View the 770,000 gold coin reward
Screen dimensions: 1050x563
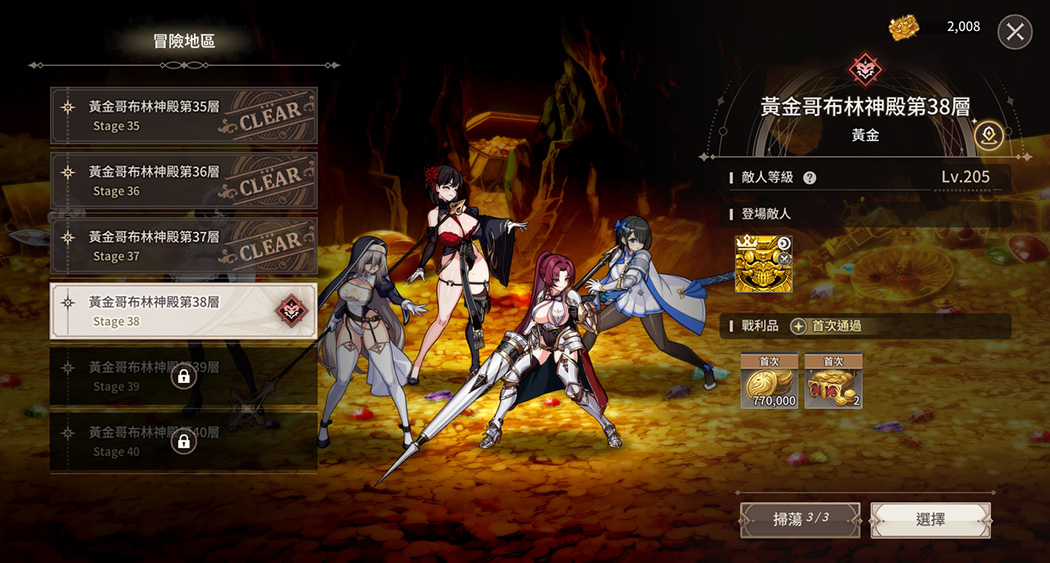[769, 382]
